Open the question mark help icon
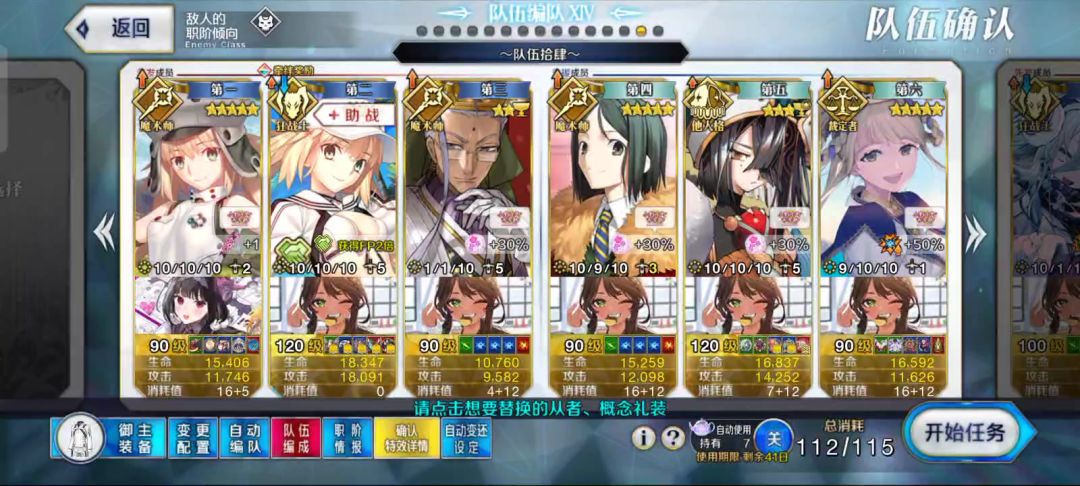 coord(674,437)
